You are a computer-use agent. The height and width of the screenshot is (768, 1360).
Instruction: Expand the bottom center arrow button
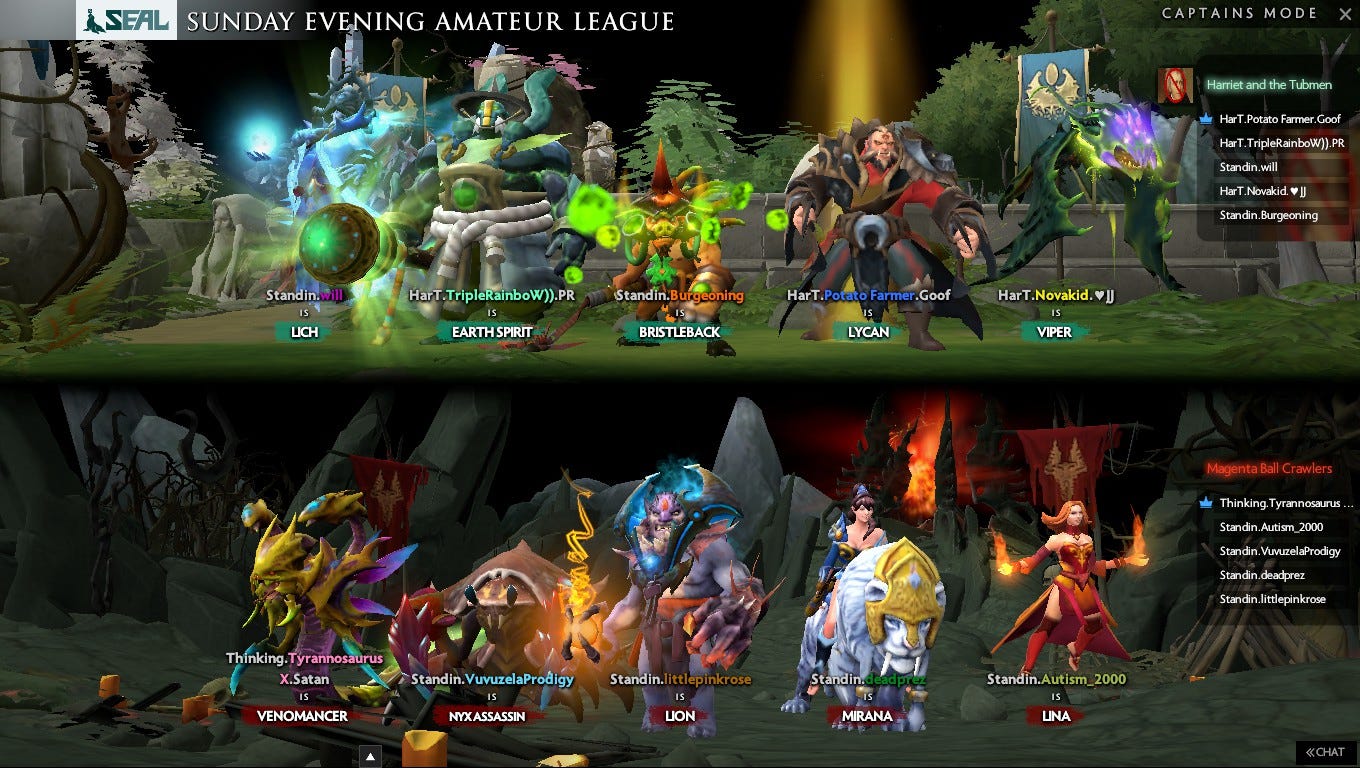coord(369,755)
